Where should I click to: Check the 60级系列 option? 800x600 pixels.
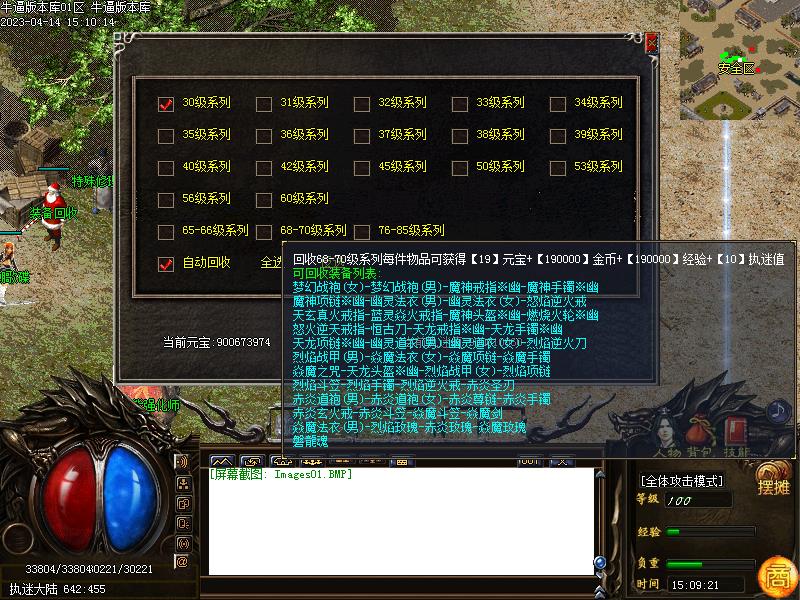coord(264,200)
